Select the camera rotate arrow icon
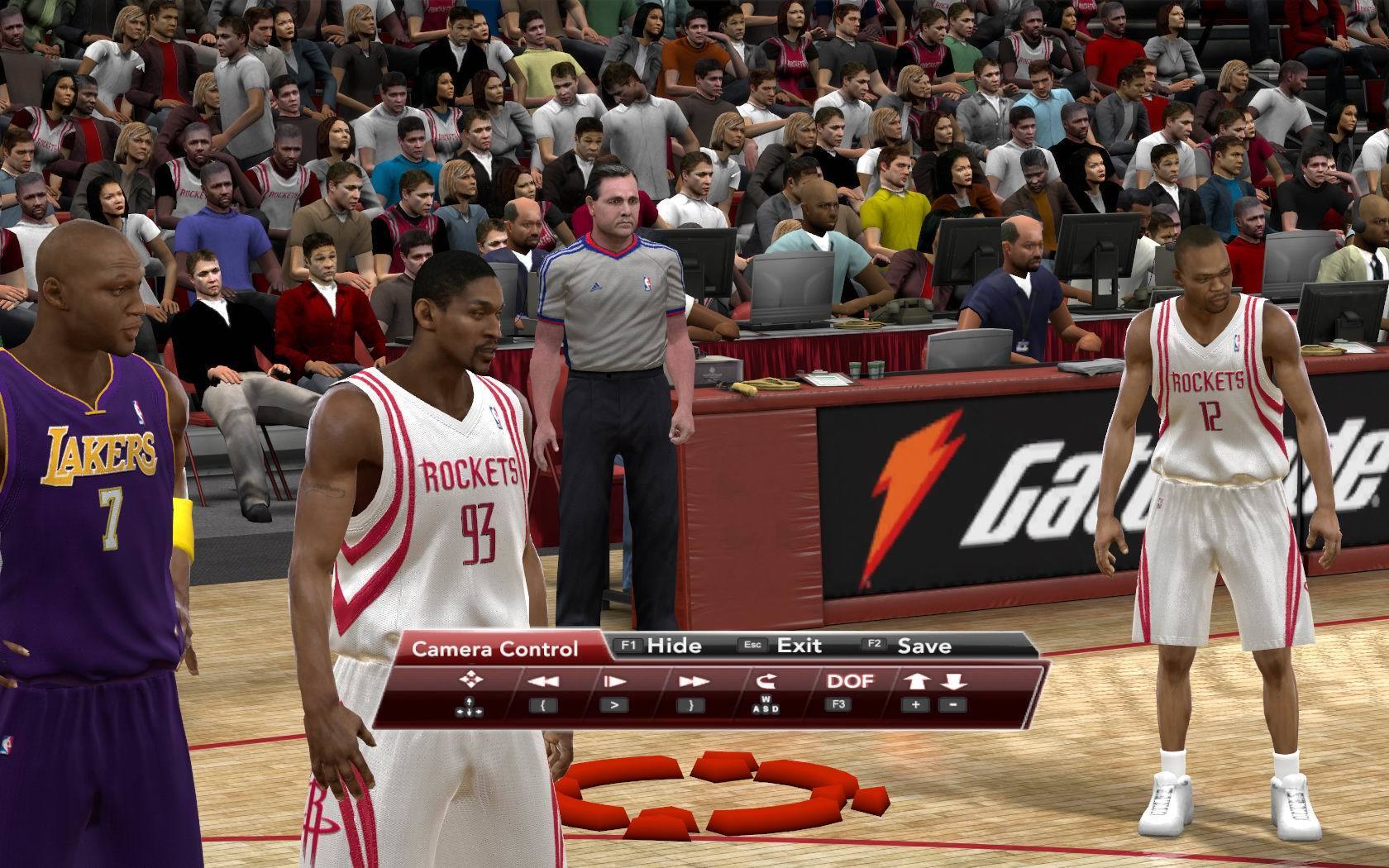This screenshot has height=868, width=1389. [x=765, y=681]
